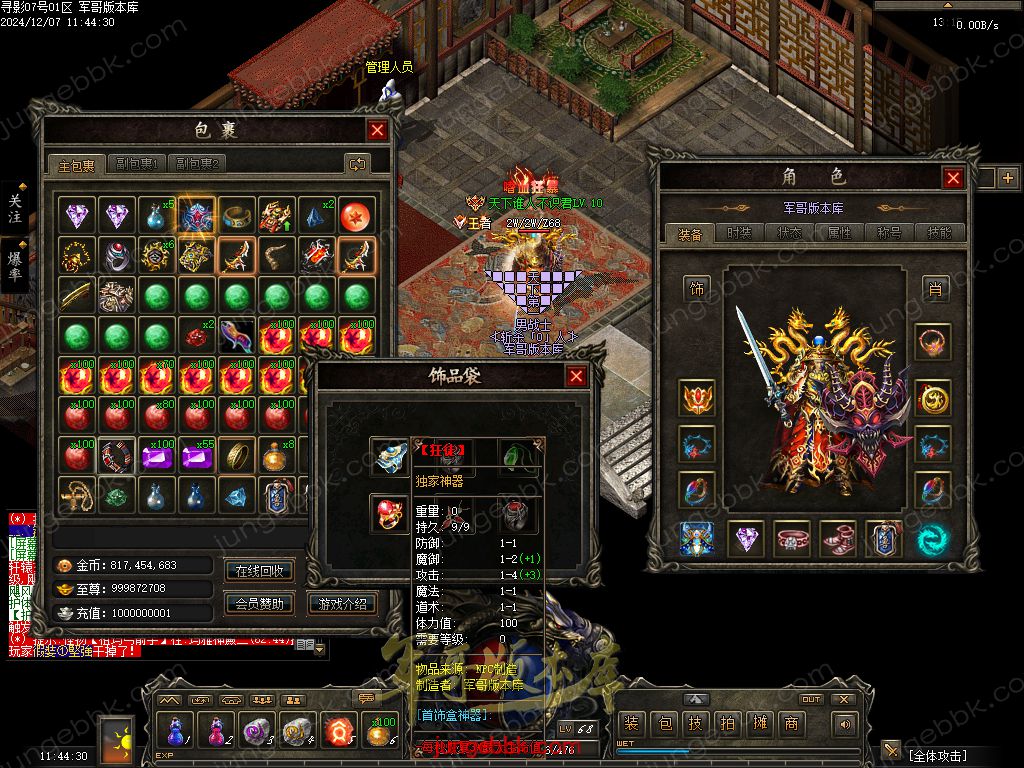Click the 爆率 drop rate side tab
Image resolution: width=1024 pixels, height=768 pixels.
pos(15,263)
